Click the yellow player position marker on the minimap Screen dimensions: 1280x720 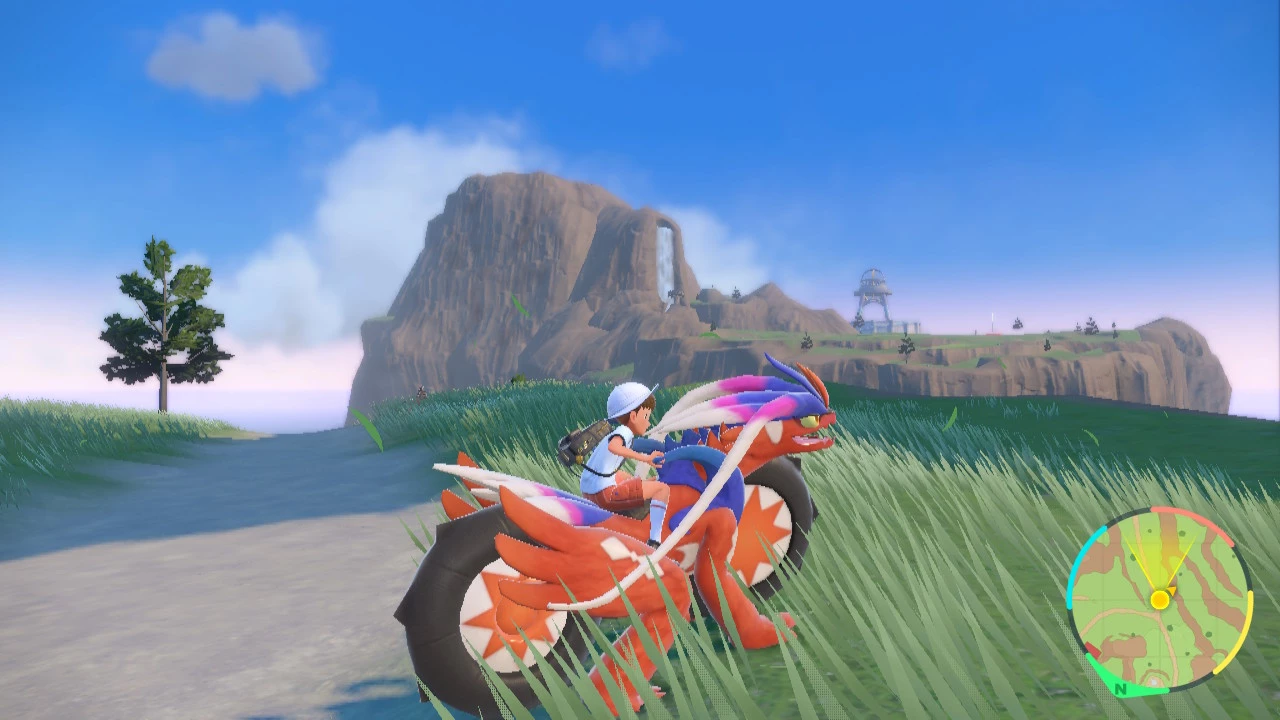[x=1159, y=599]
